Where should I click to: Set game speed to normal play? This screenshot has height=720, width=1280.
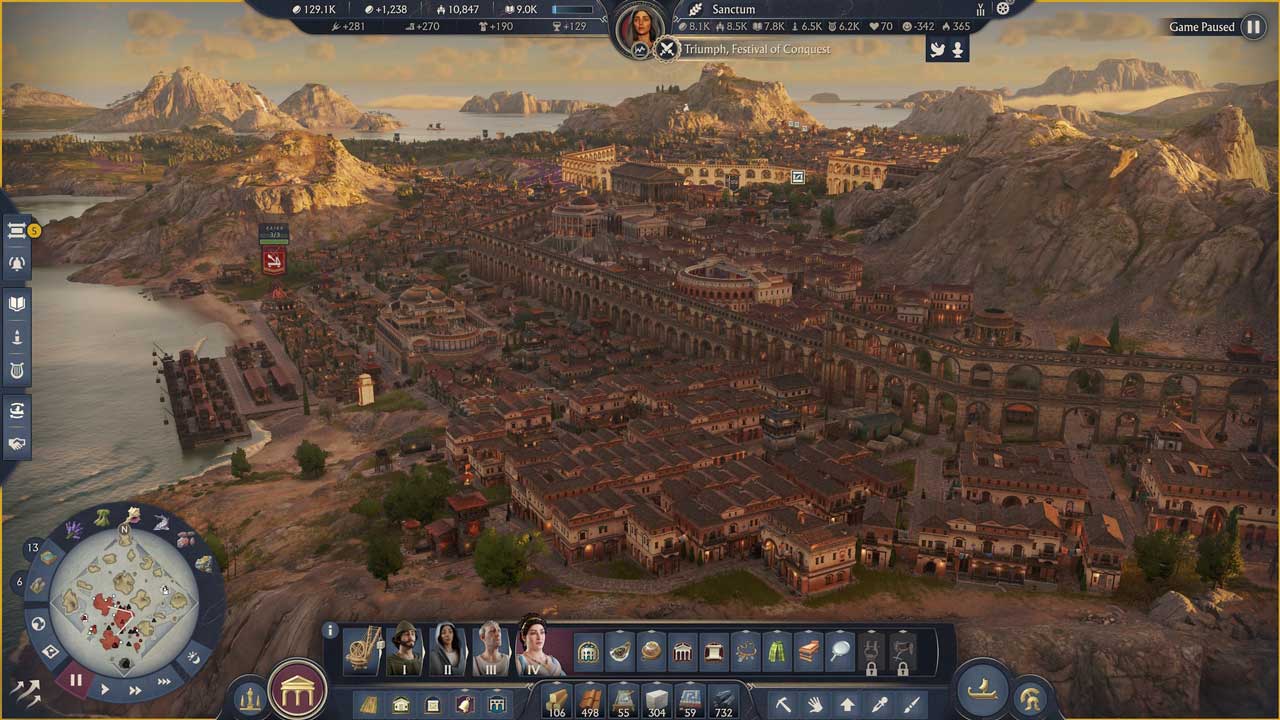105,690
